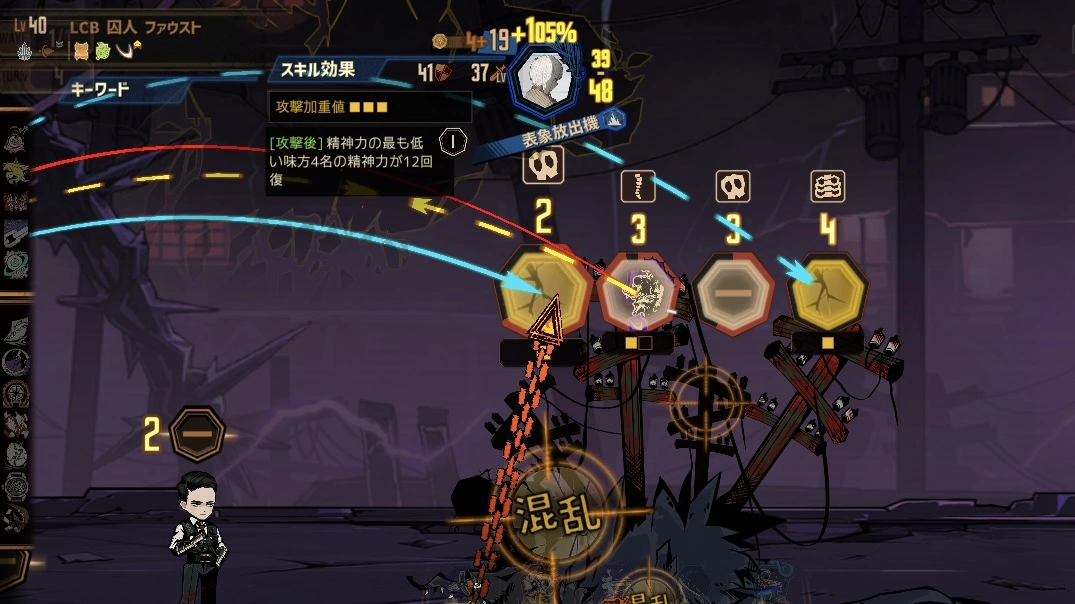Click the Faust skill portrait
The image size is (1075, 604).
546,78
